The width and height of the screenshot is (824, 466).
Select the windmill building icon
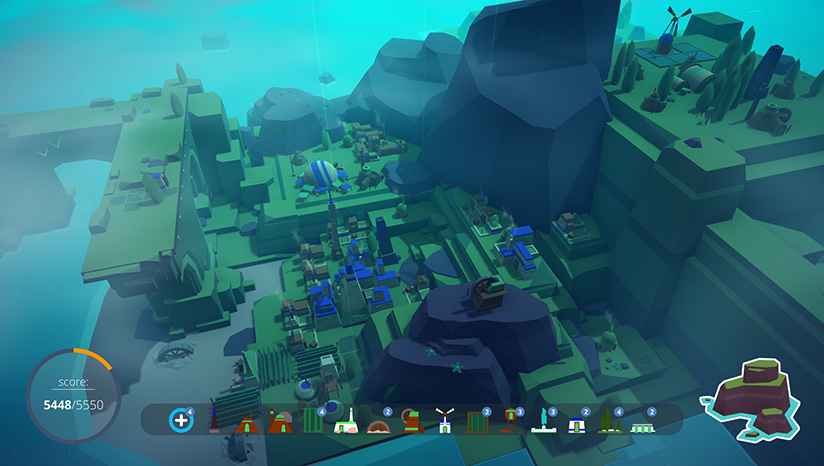tap(444, 422)
